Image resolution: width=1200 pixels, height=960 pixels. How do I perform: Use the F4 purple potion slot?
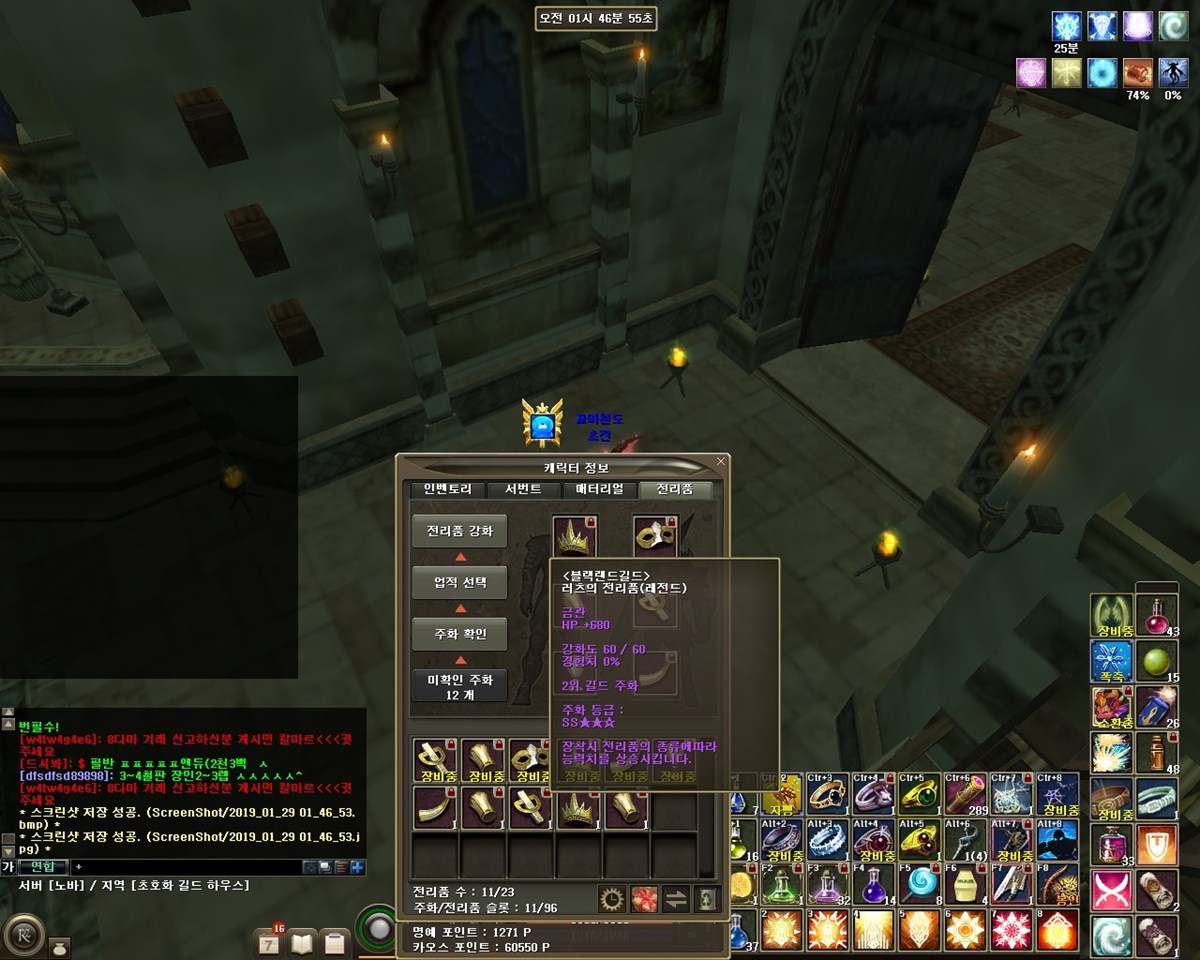[875, 884]
